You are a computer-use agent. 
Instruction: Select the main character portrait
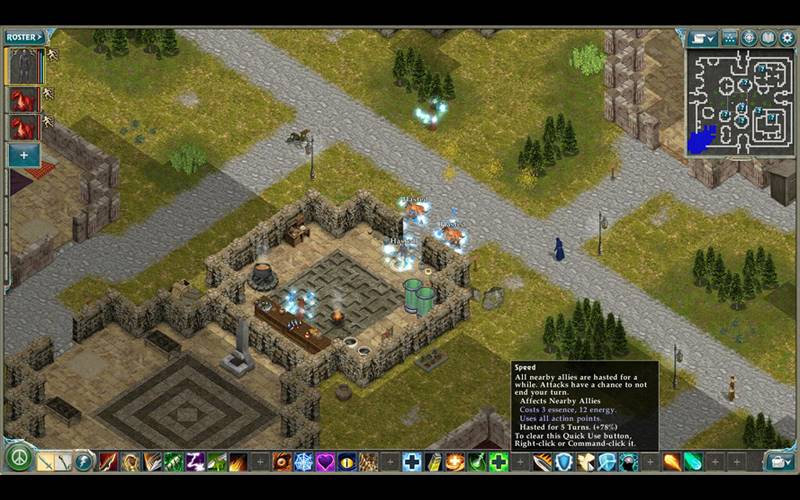23,67
